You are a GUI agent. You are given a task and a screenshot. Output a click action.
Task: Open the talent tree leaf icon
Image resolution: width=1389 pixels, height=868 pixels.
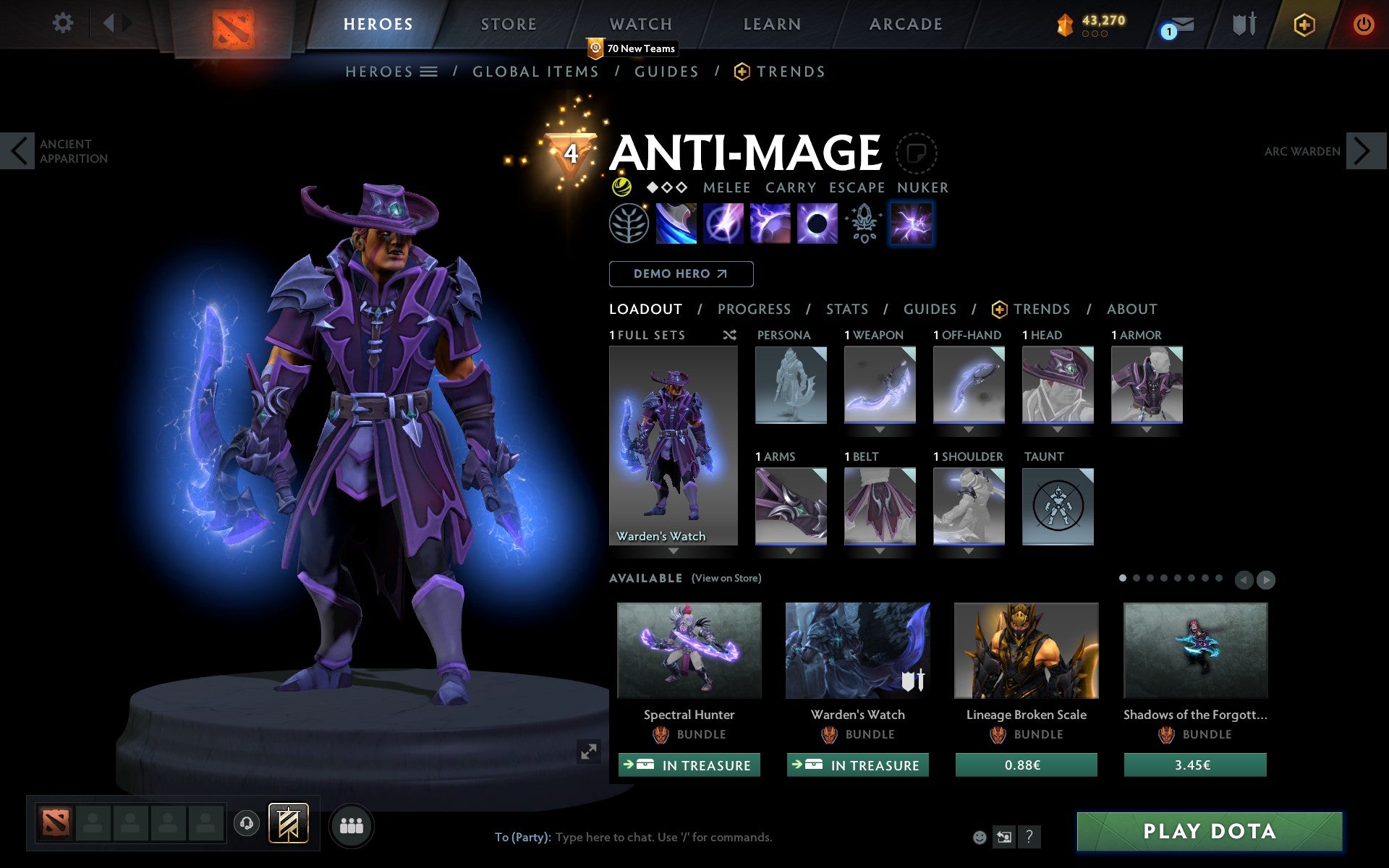tap(628, 224)
